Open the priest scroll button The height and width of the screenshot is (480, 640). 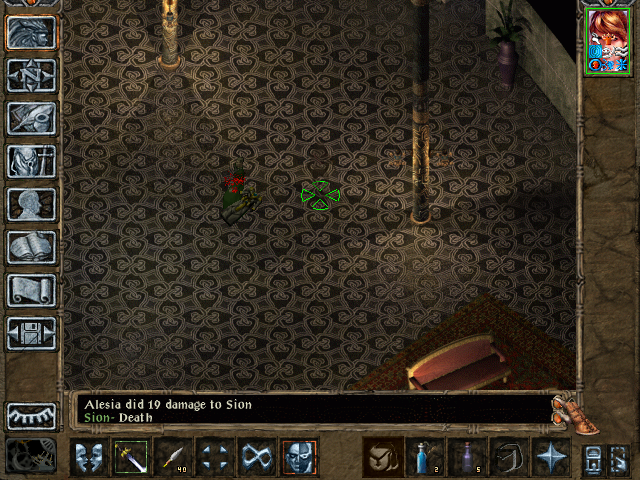click(31, 290)
